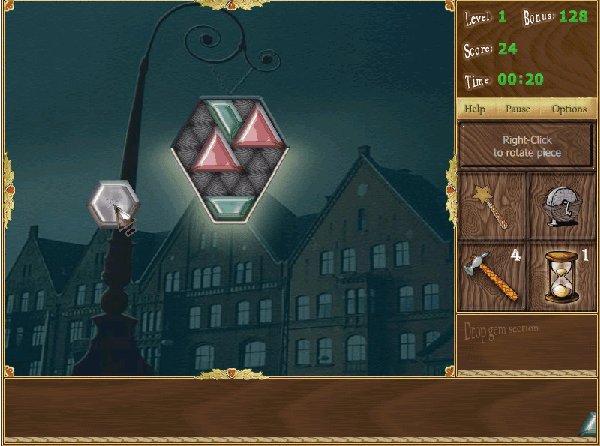600x446 pixels.
Task: Open the Help menu
Action: 475,107
